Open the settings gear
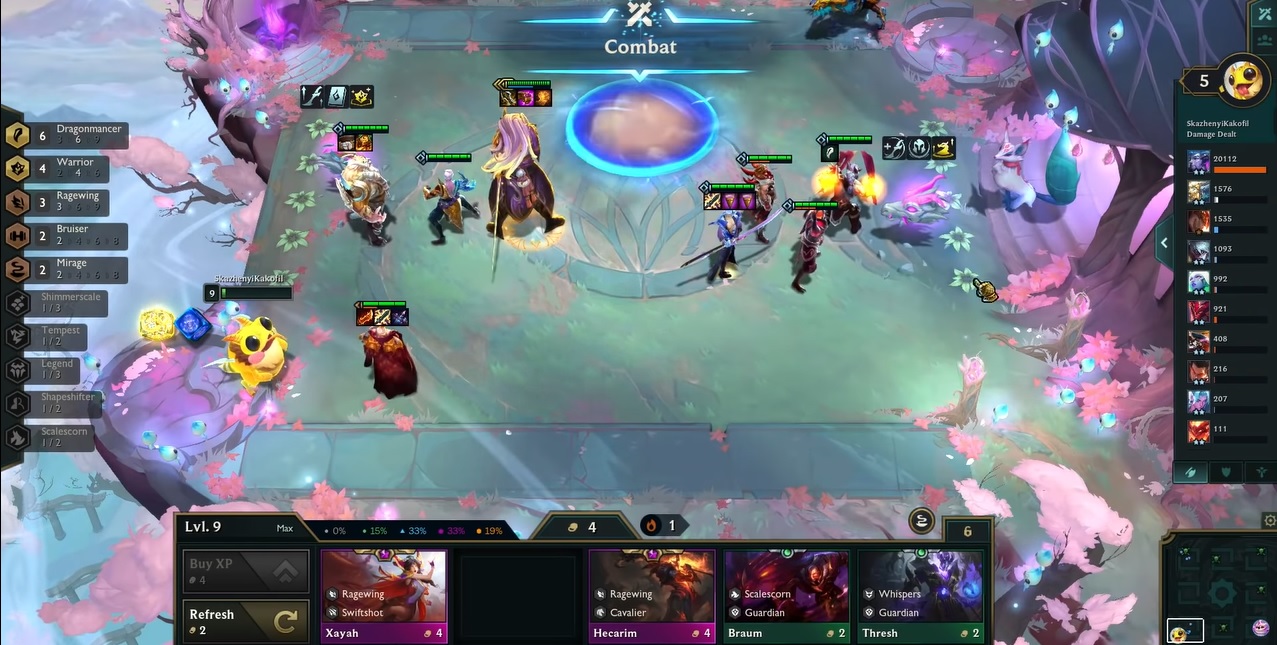Image resolution: width=1277 pixels, height=645 pixels. (x=1269, y=521)
